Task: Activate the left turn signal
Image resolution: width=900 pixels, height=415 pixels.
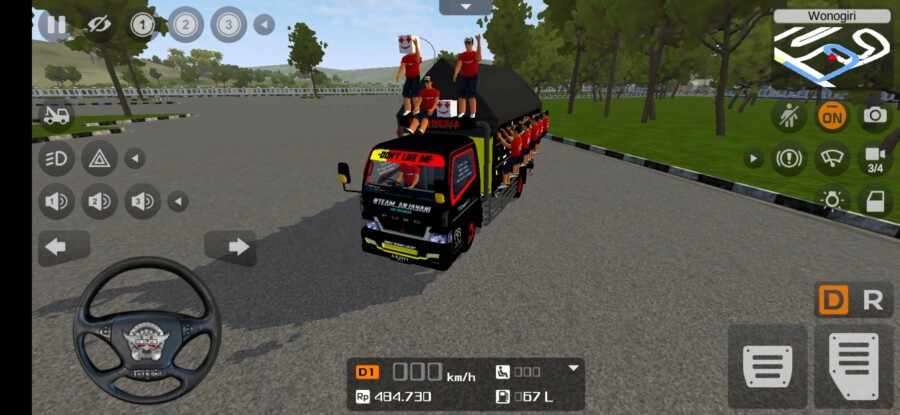Action: pos(56,246)
